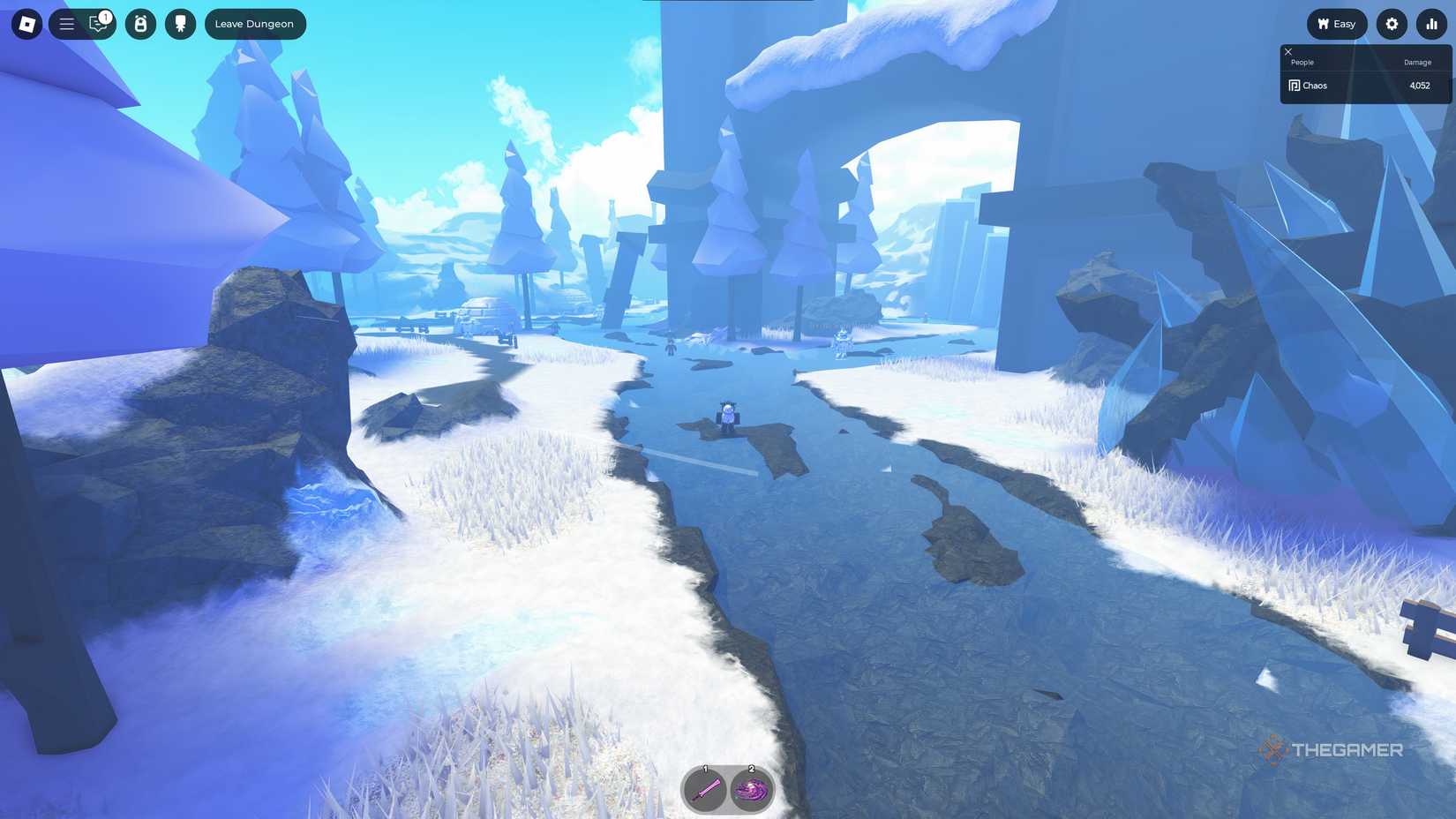Click the Leave Dungeon button
This screenshot has width=1456, height=819.
(x=255, y=24)
